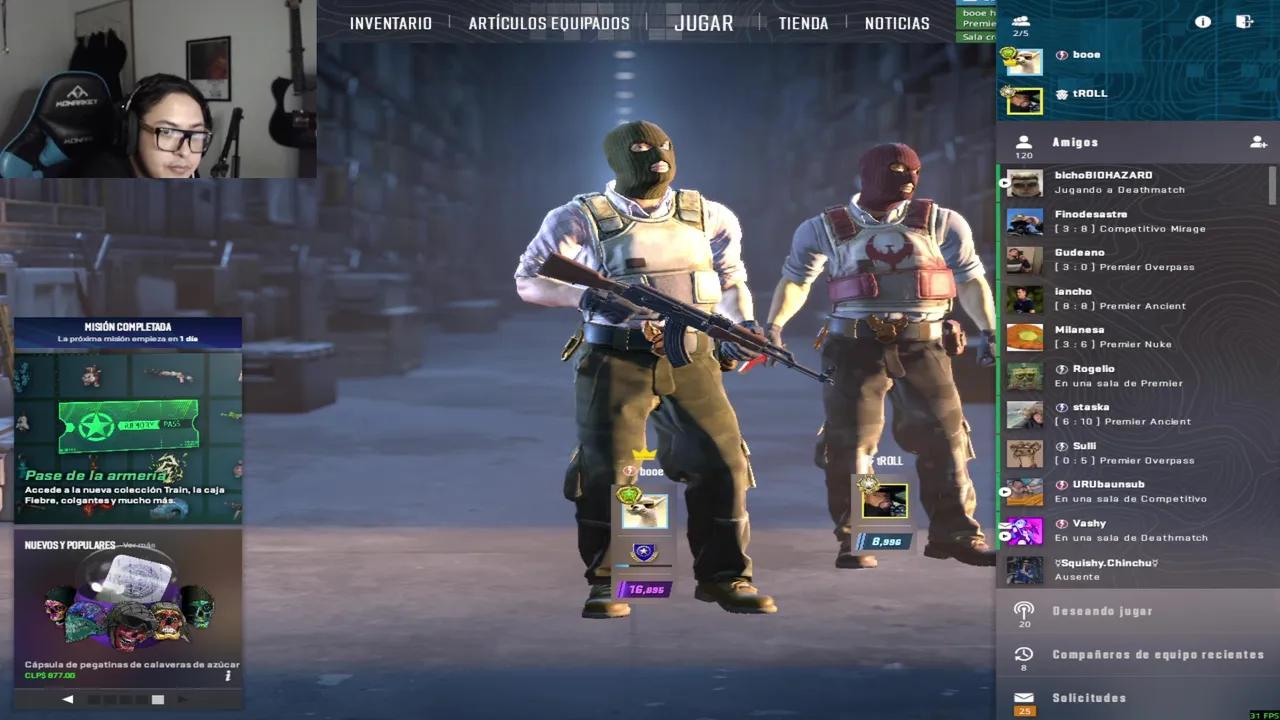Click booe's Premier rating badge showing 16,895
Image resolution: width=1280 pixels, height=720 pixels.
click(645, 590)
